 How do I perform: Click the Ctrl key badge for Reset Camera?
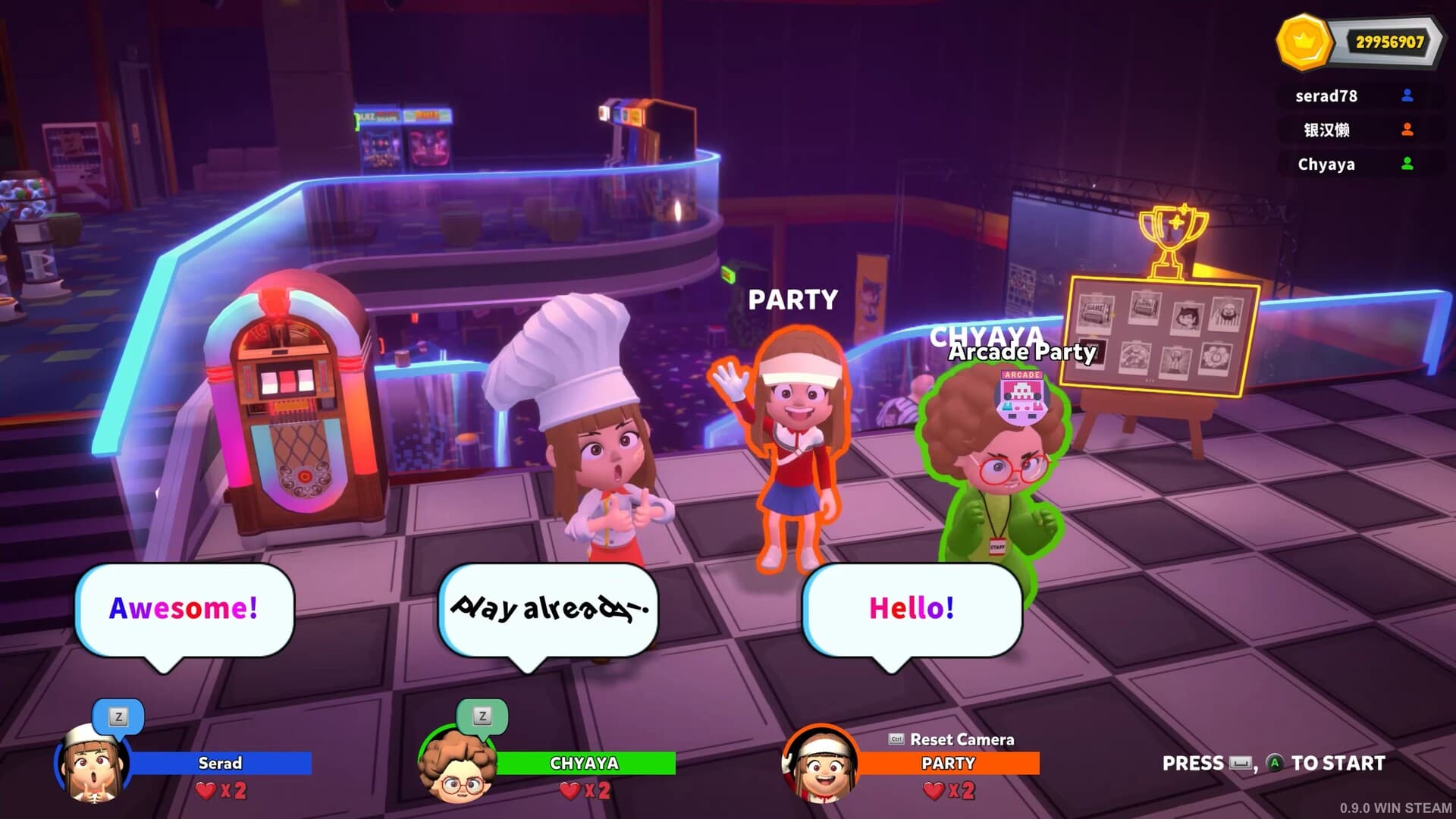896,739
